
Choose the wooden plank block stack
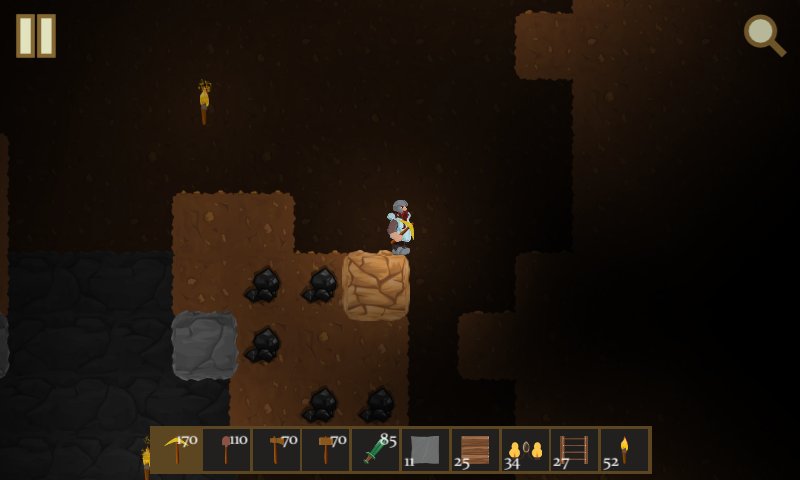(475, 450)
